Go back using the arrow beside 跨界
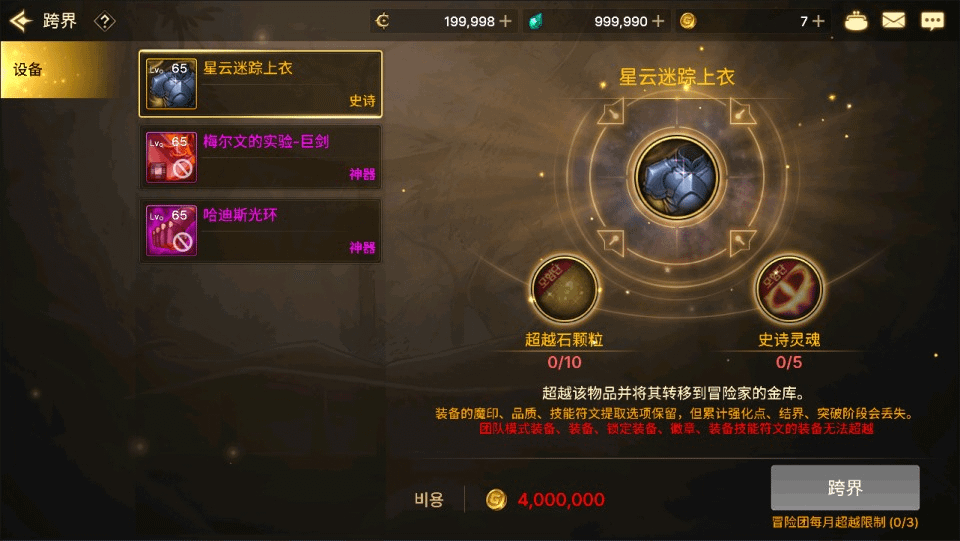The image size is (960, 541). (21, 21)
